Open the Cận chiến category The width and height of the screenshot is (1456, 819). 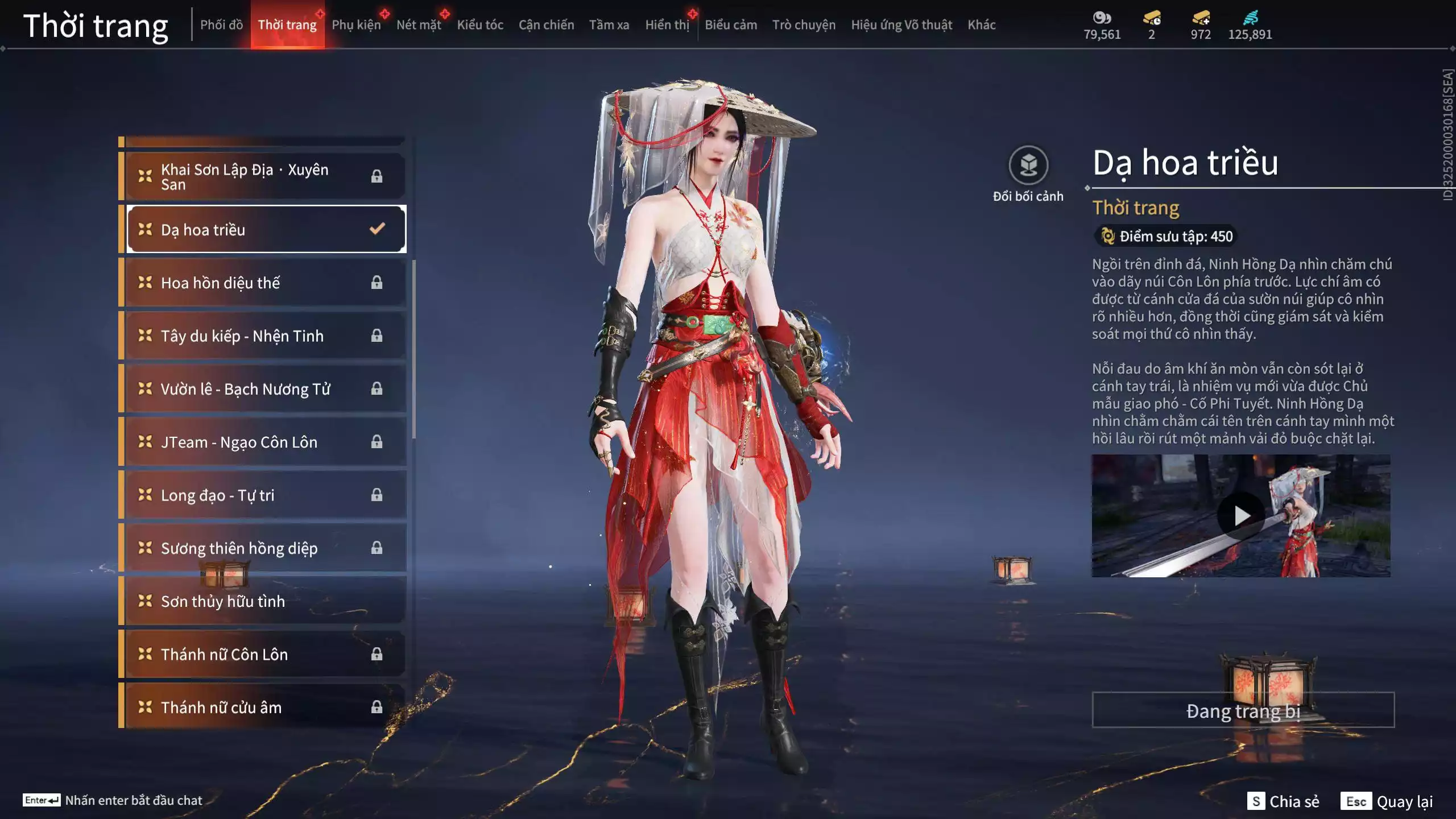point(546,25)
